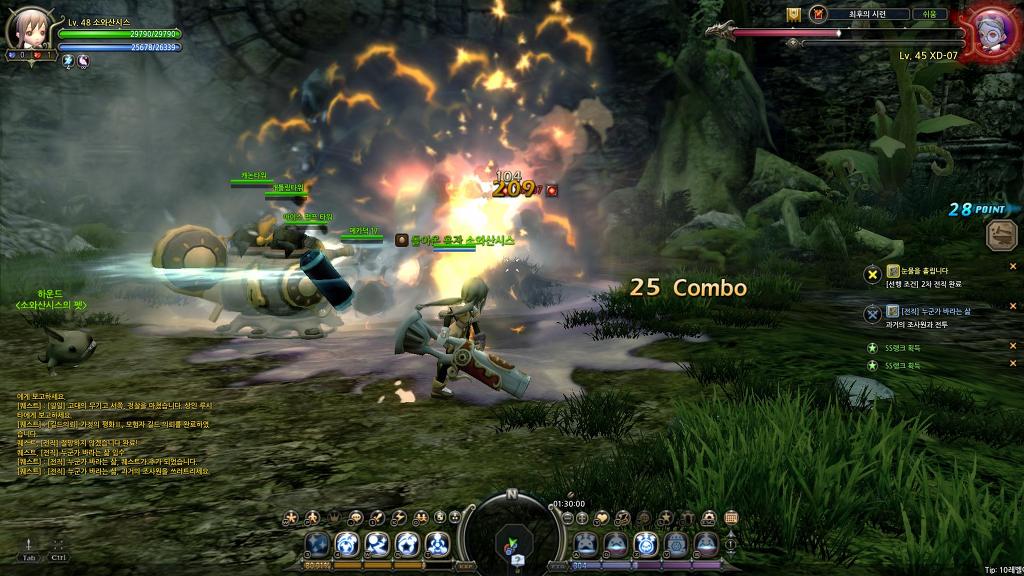This screenshot has height=576, width=1024.
Task: Close the 눈물을 훔칩니다 quest tracker entry
Action: pyautogui.click(x=1012, y=267)
